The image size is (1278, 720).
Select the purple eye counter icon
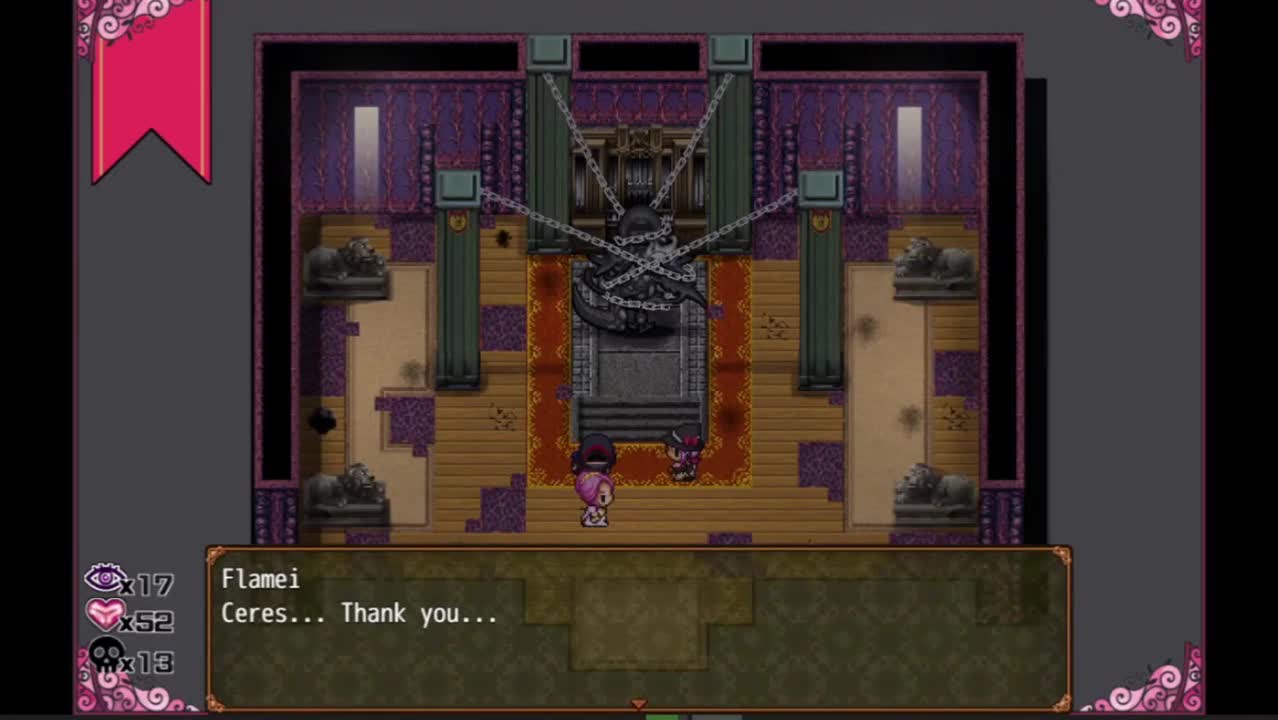[x=105, y=578]
